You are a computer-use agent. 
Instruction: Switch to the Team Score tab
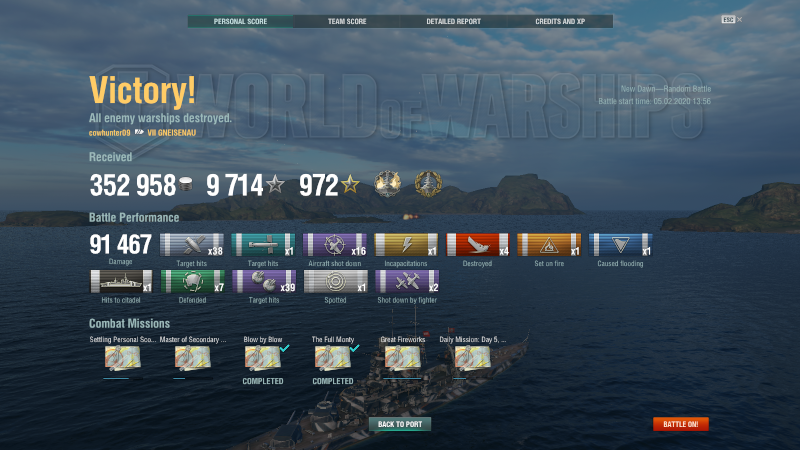tap(347, 21)
